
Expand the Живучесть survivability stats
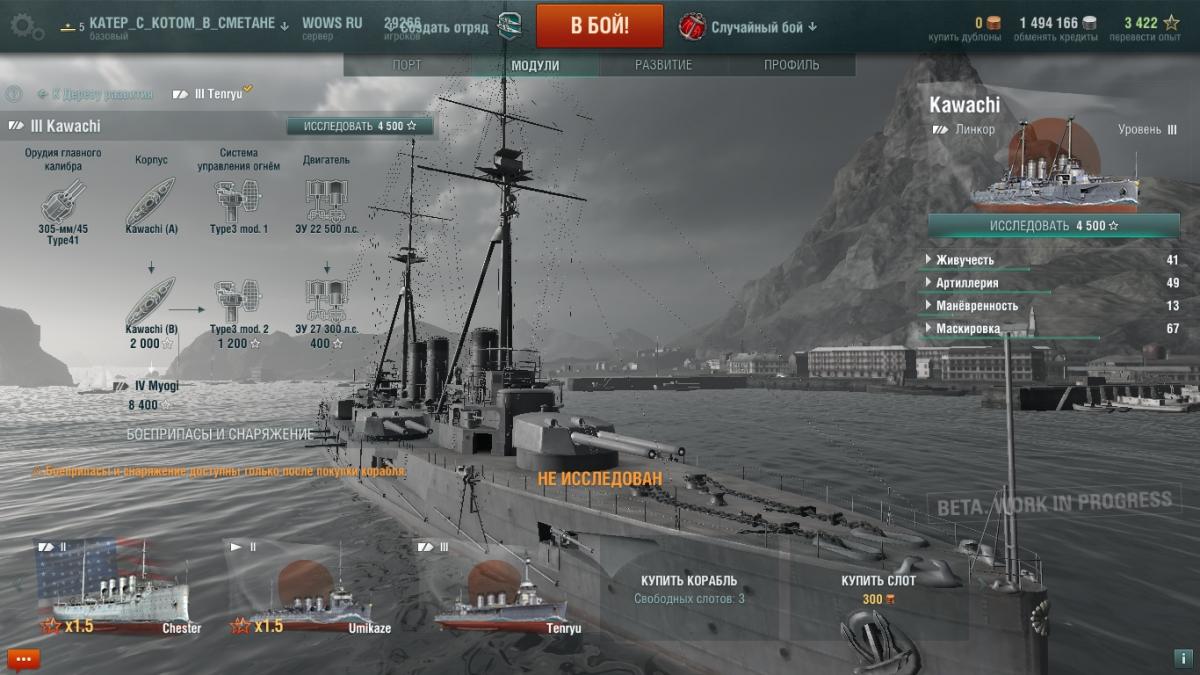pos(965,260)
